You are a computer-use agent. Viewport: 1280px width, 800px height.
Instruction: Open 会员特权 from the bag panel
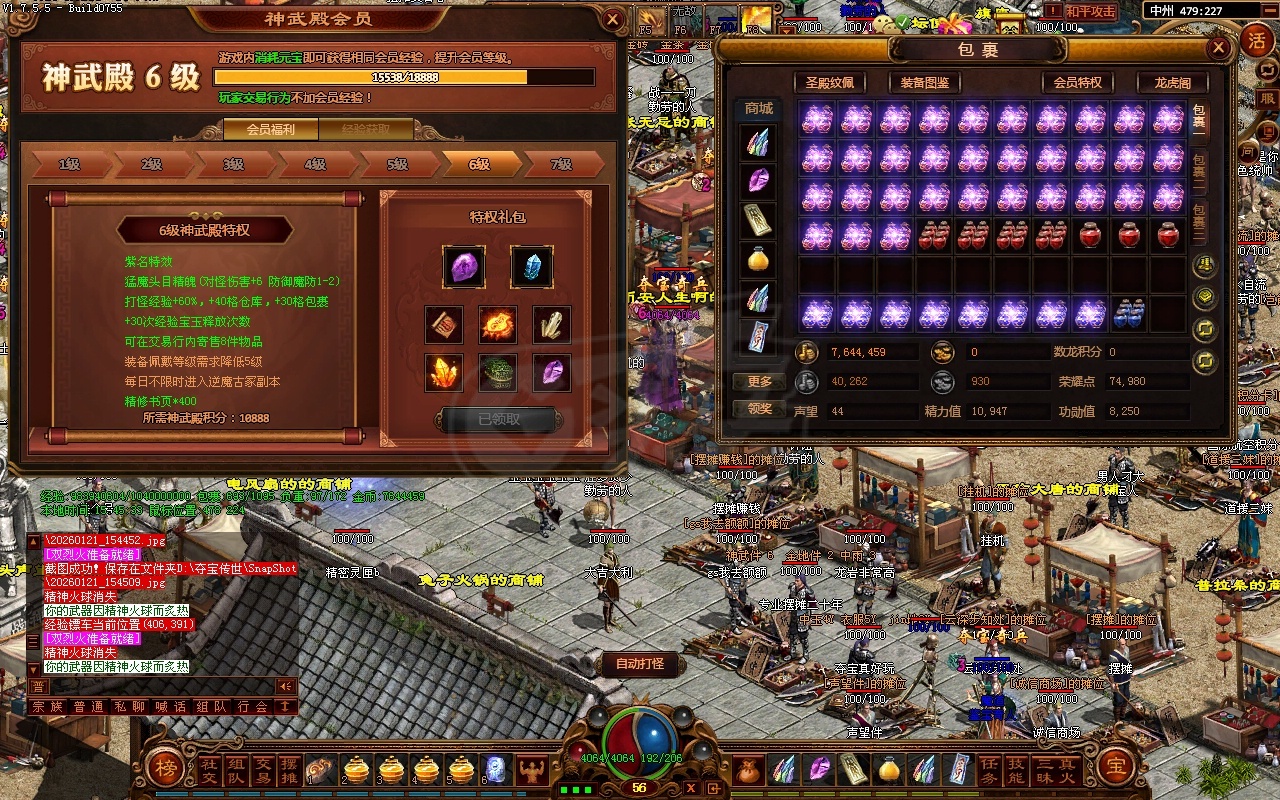[x=1077, y=83]
